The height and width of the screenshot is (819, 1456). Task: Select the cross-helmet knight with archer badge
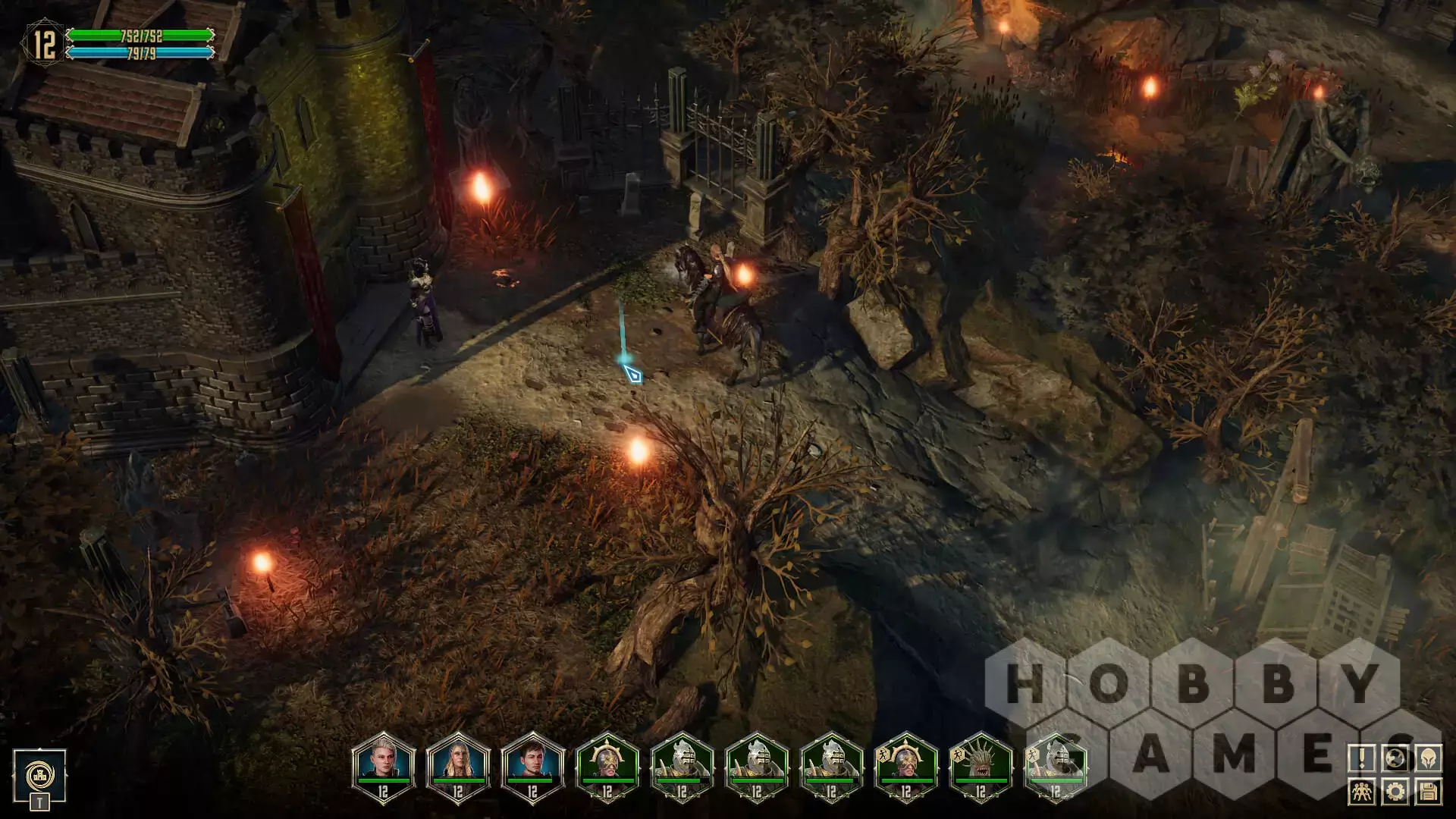(x=1055, y=764)
